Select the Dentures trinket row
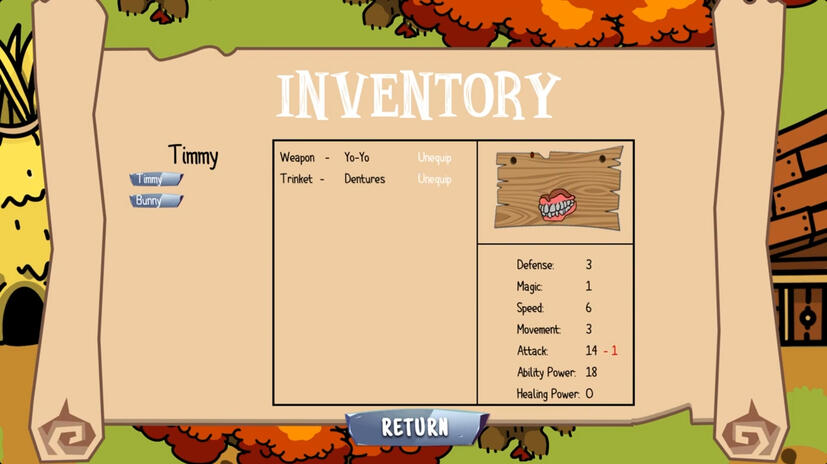Viewport: 827px width, 464px height. coord(364,180)
